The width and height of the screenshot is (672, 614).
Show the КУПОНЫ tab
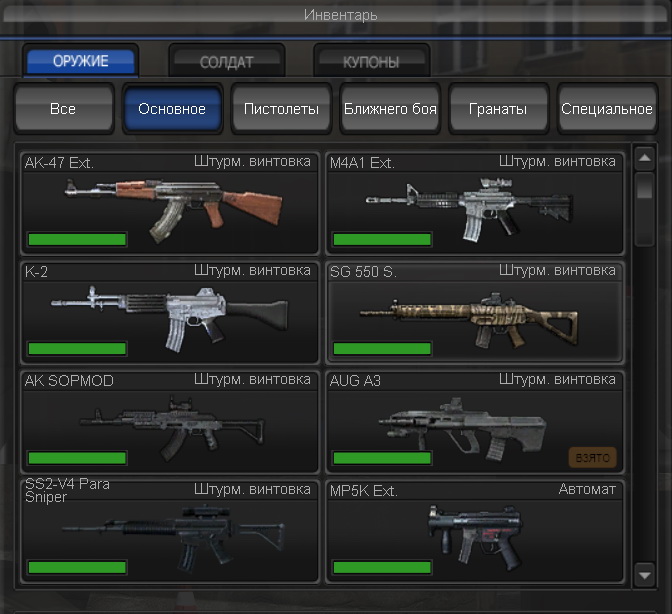pyautogui.click(x=371, y=62)
